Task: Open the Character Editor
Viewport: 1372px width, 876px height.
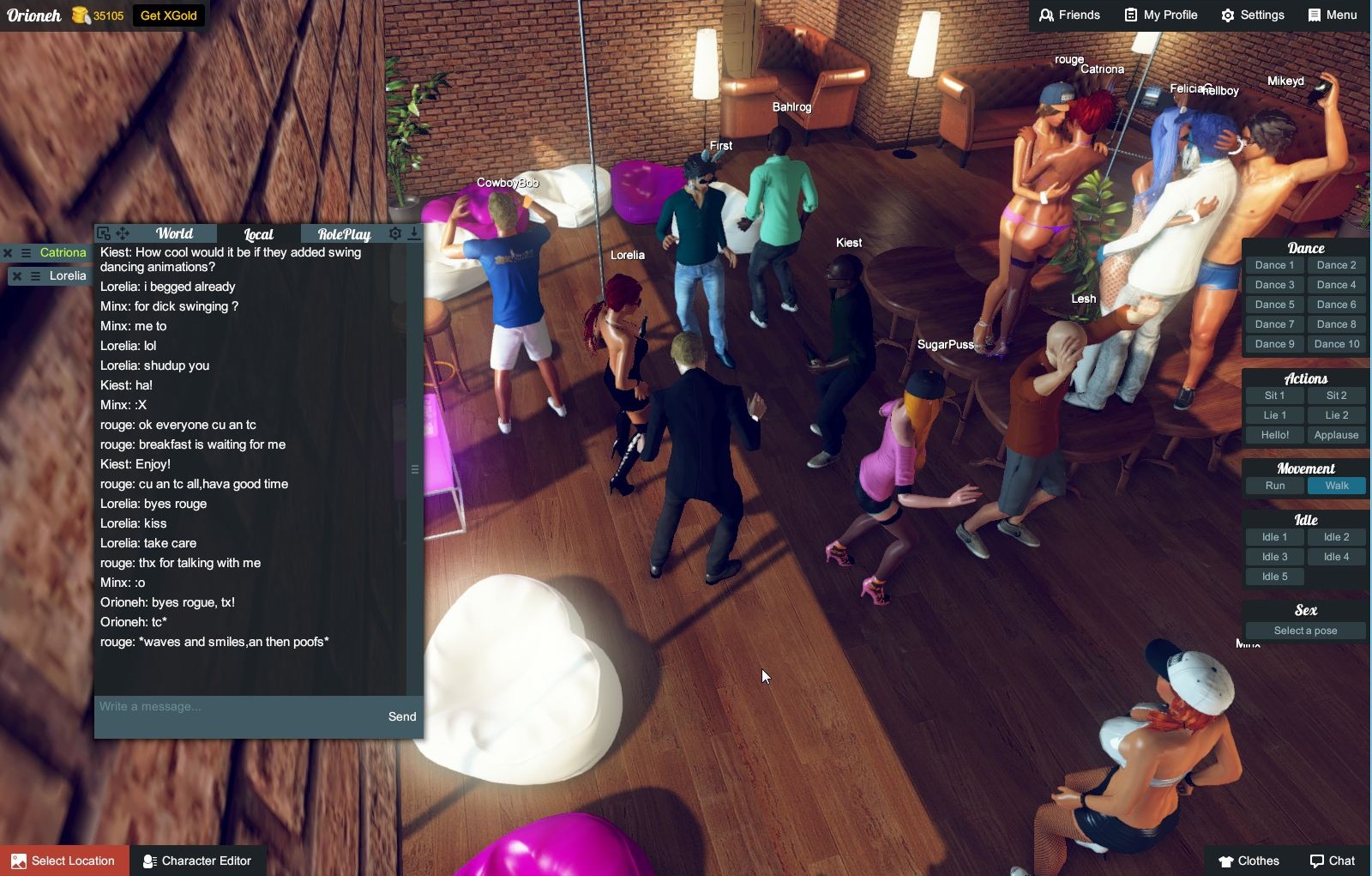Action: click(197, 861)
